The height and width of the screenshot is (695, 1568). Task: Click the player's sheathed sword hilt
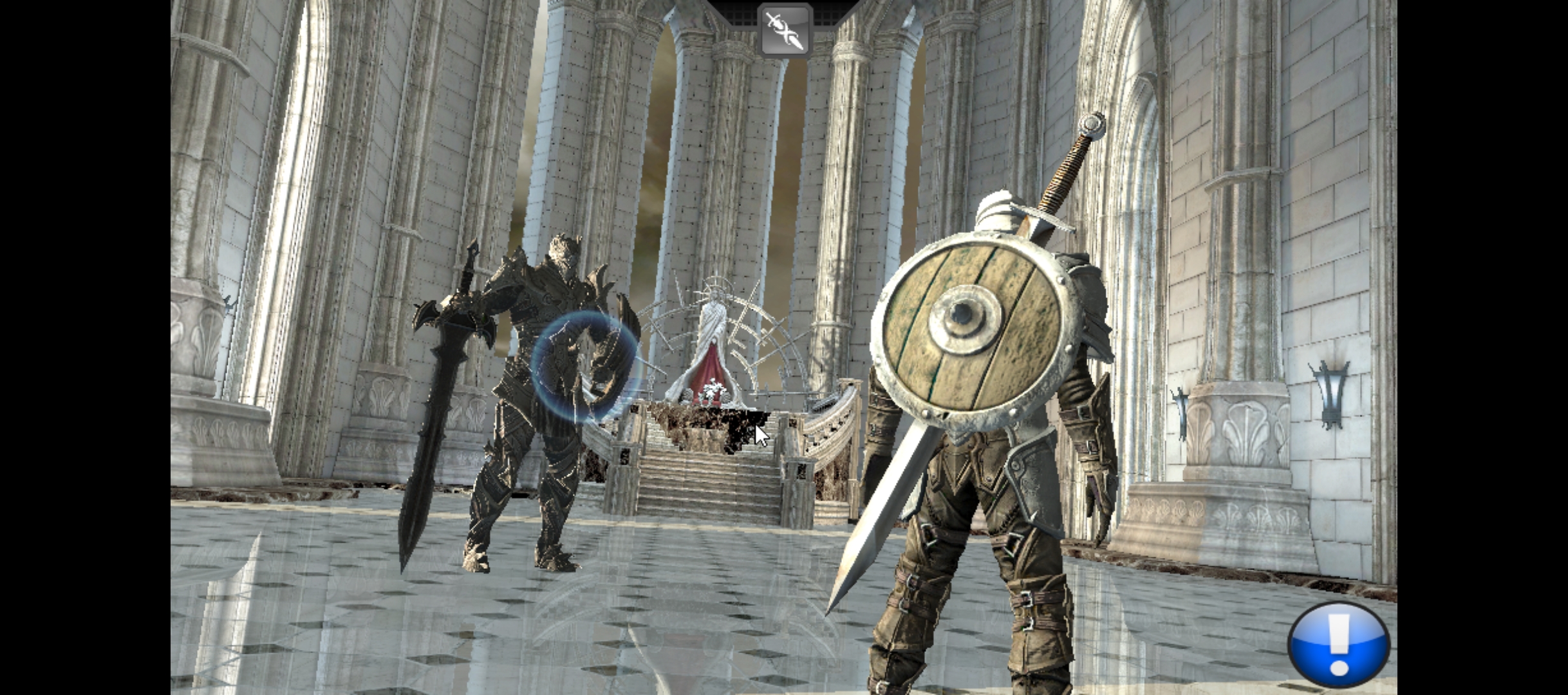tap(1069, 161)
